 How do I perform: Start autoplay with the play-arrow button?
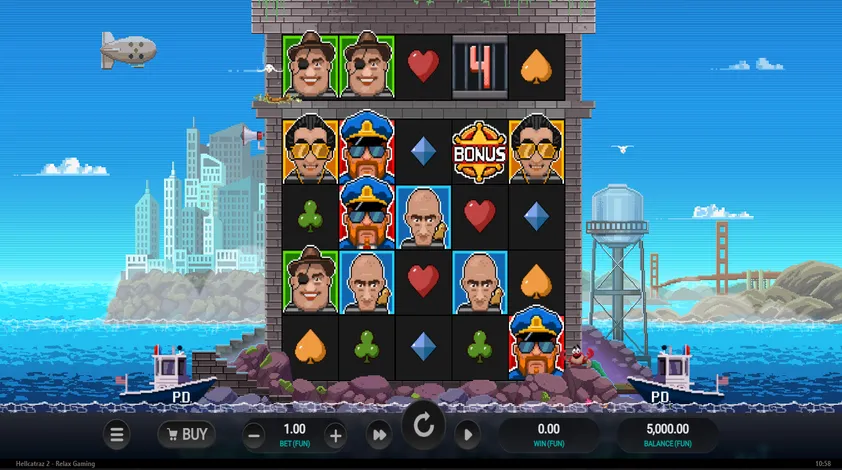(467, 434)
